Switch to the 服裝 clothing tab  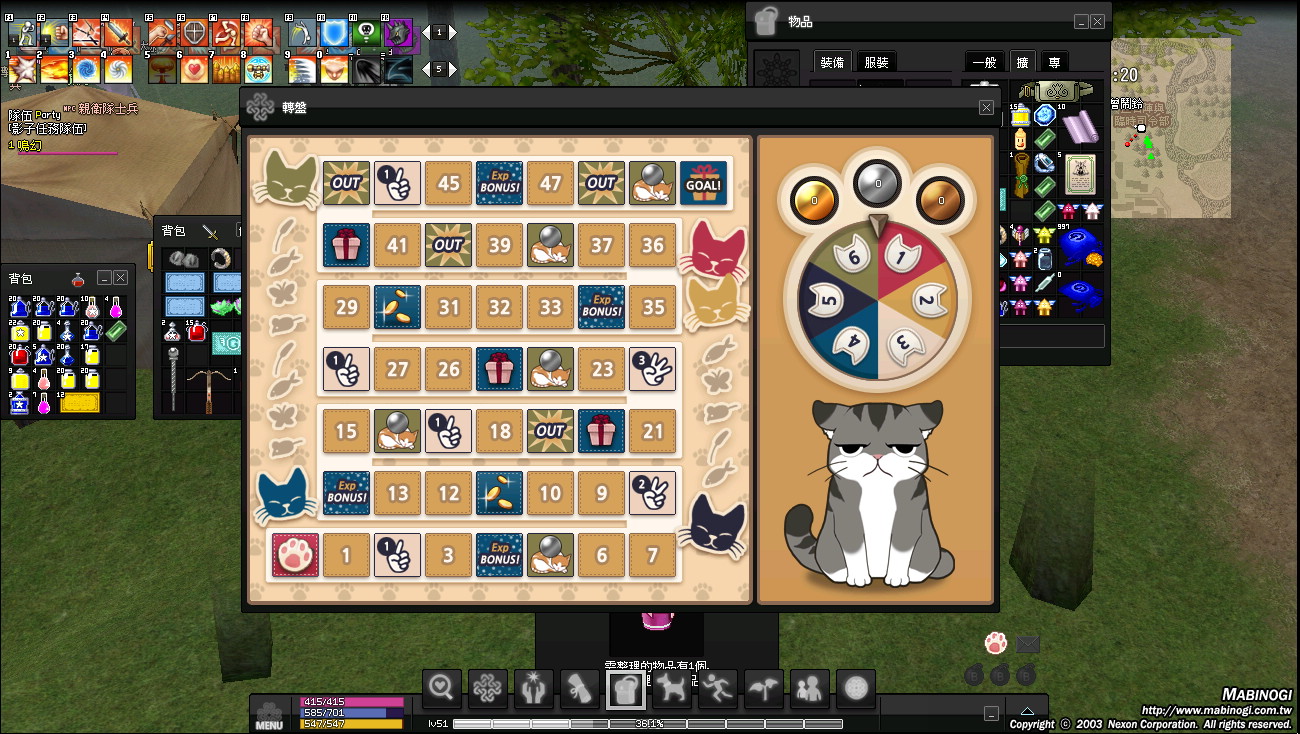876,62
